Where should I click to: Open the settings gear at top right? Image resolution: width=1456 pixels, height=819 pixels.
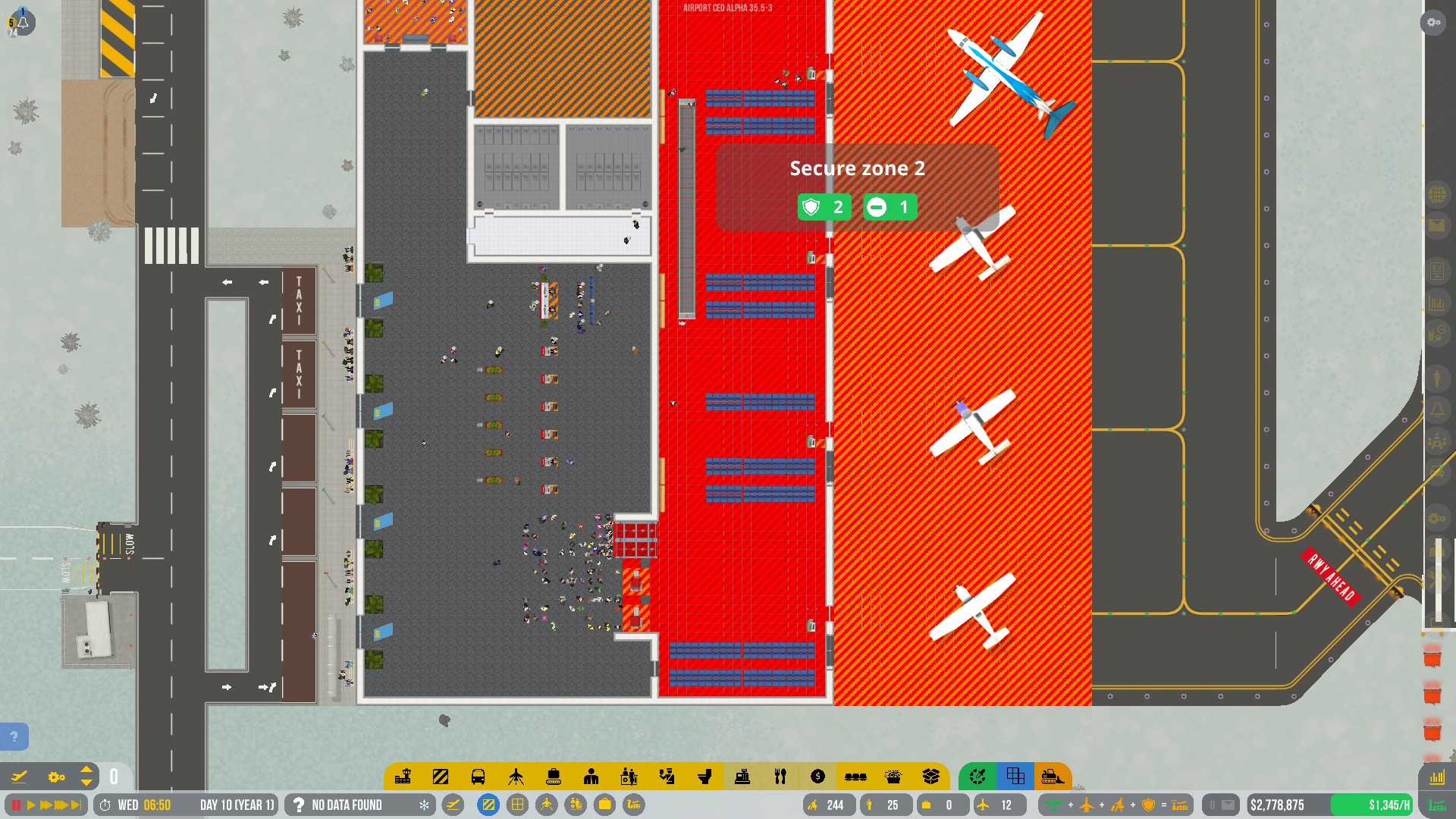(x=1432, y=23)
